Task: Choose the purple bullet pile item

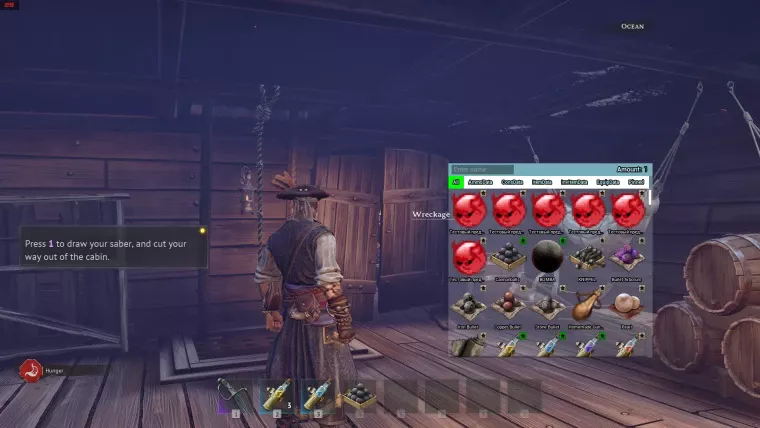Action: tap(628, 258)
